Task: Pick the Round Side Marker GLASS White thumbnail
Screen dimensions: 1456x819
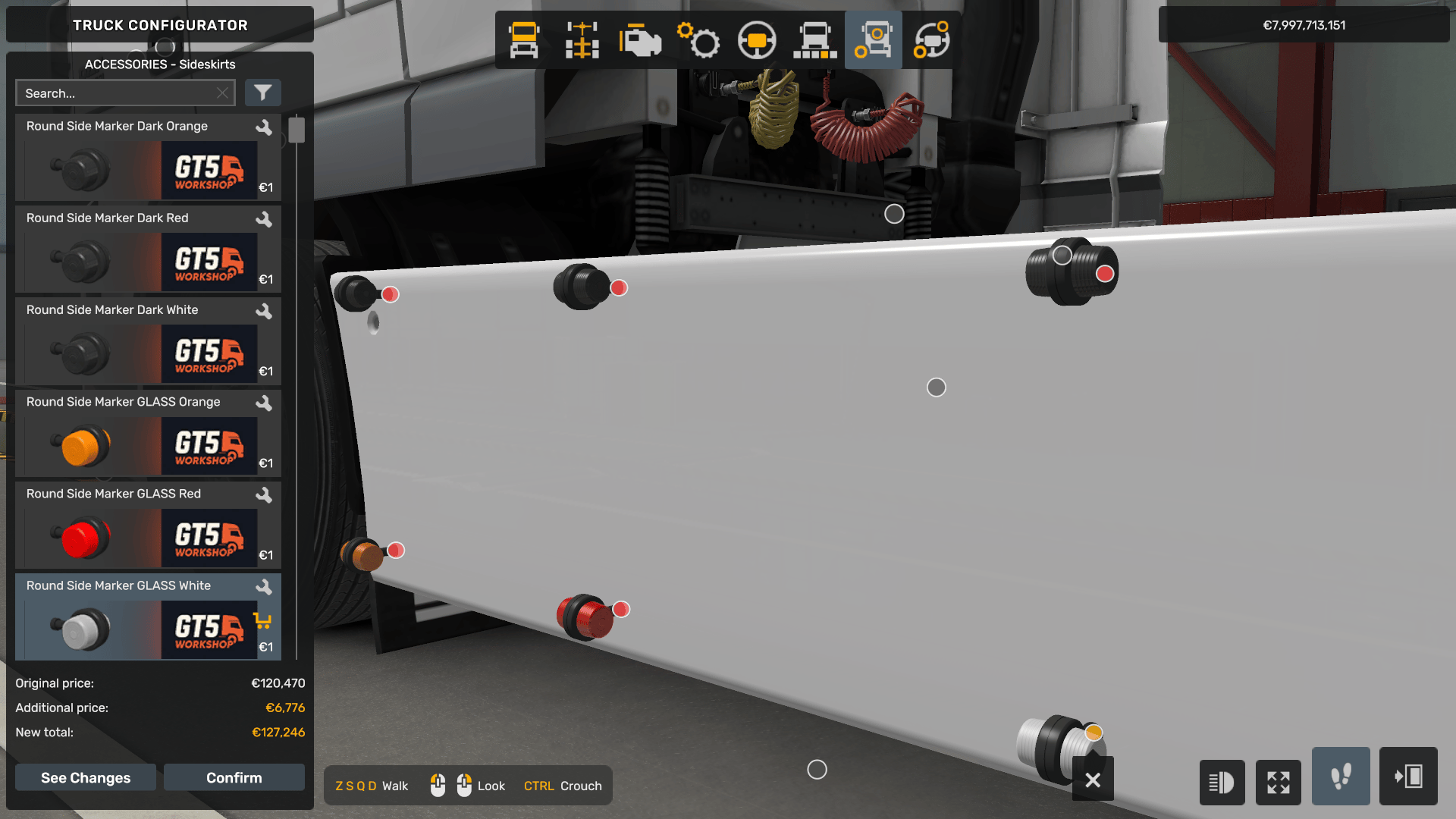Action: (x=83, y=629)
